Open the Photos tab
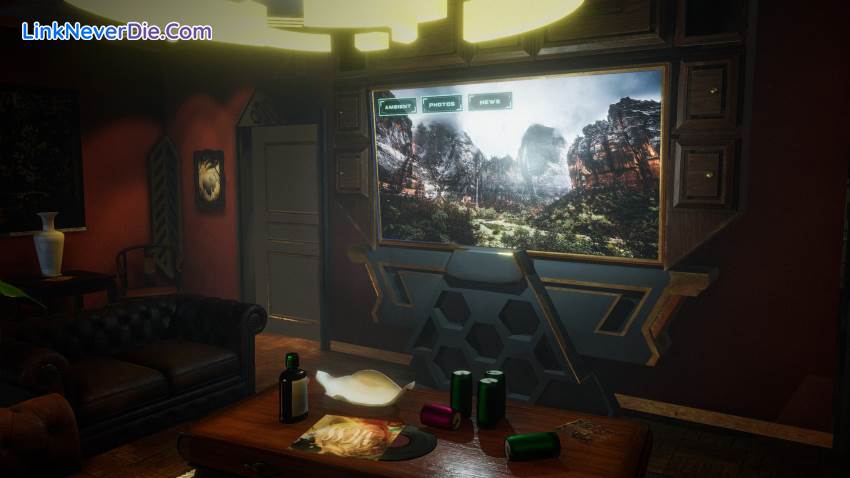Viewport: 850px width, 478px height. click(x=441, y=103)
